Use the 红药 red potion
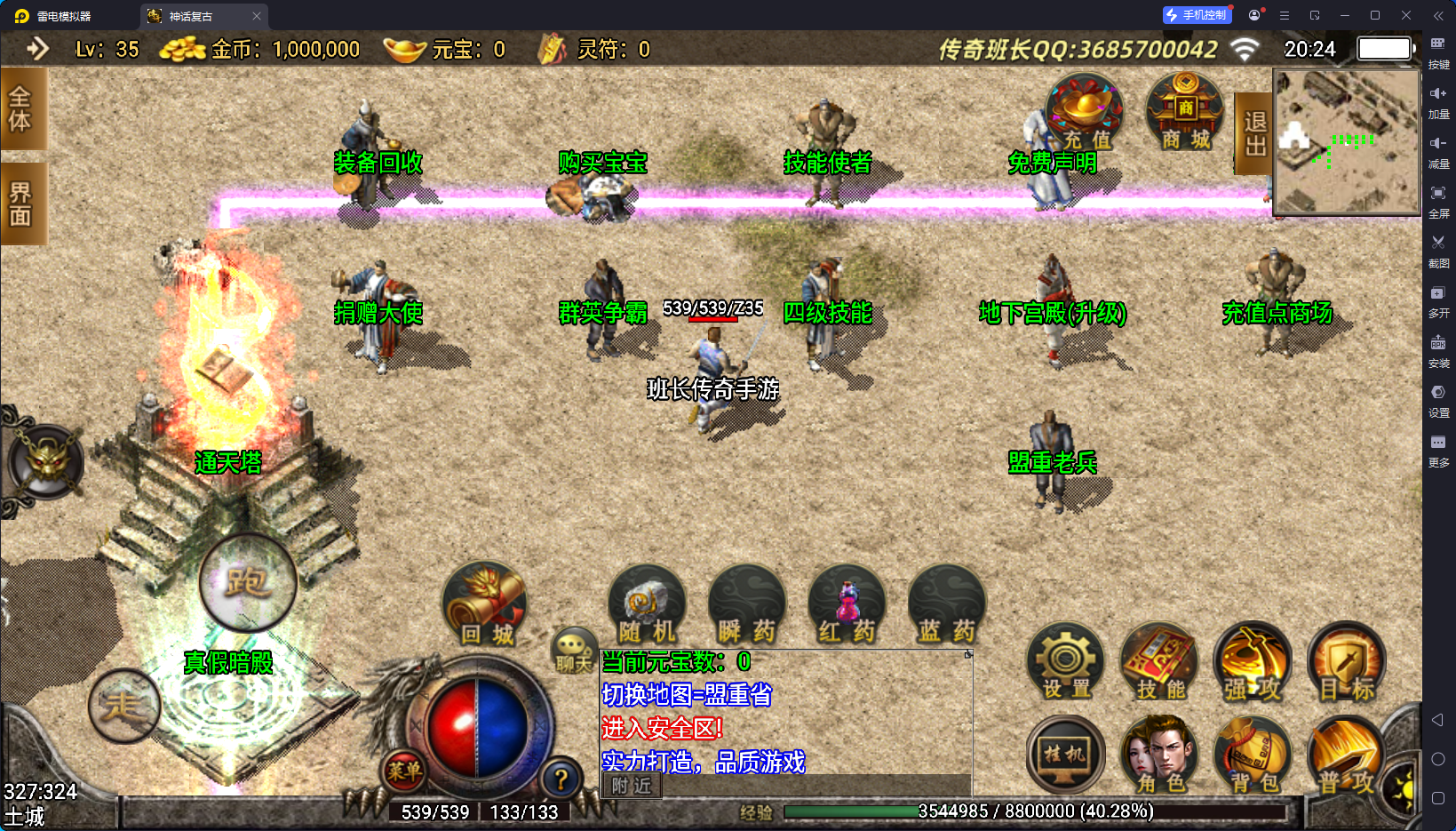Viewport: 1456px width, 831px height. point(847,606)
